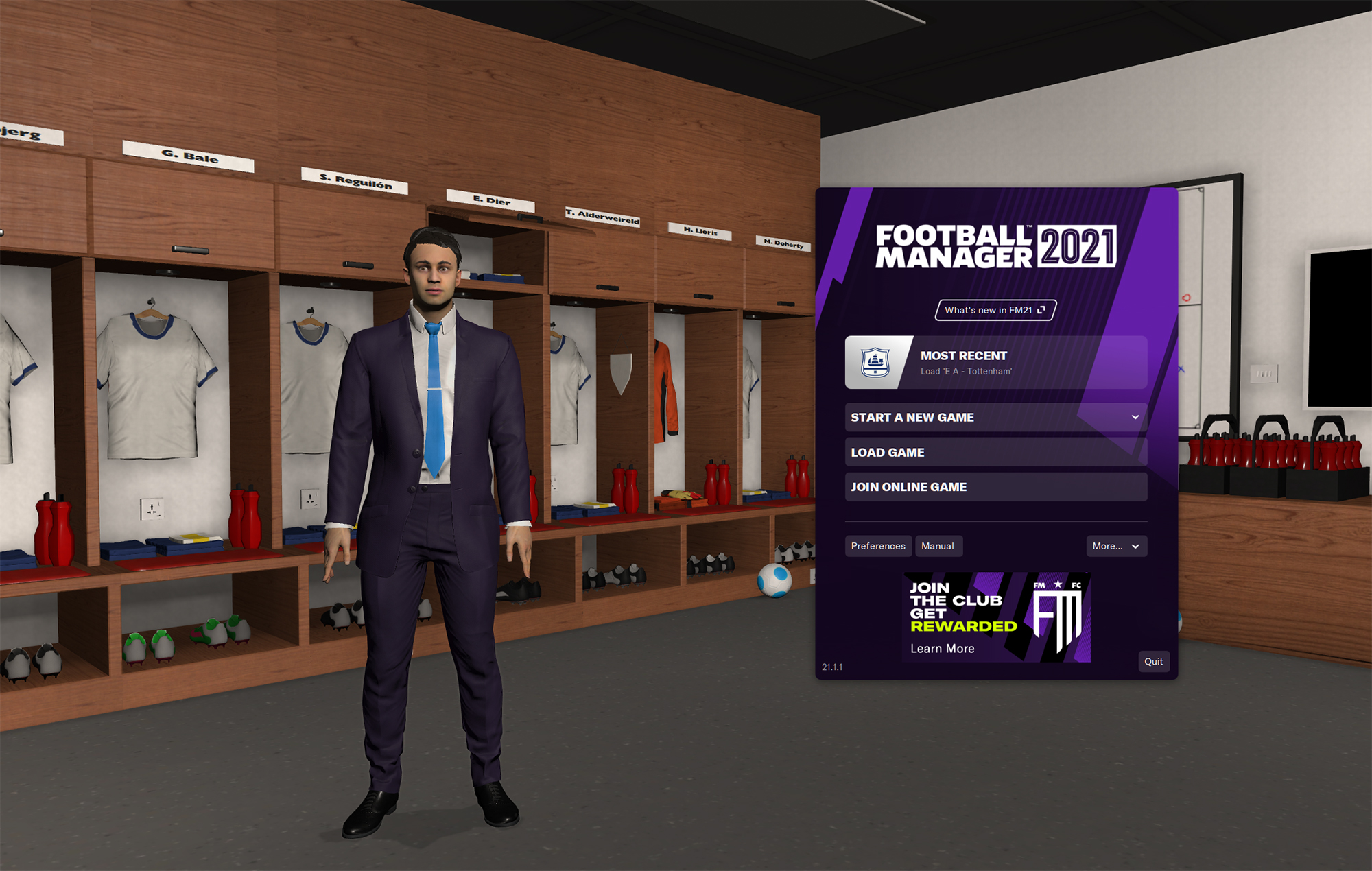1372x871 pixels.
Task: Open the game Manual
Action: pyautogui.click(x=938, y=546)
